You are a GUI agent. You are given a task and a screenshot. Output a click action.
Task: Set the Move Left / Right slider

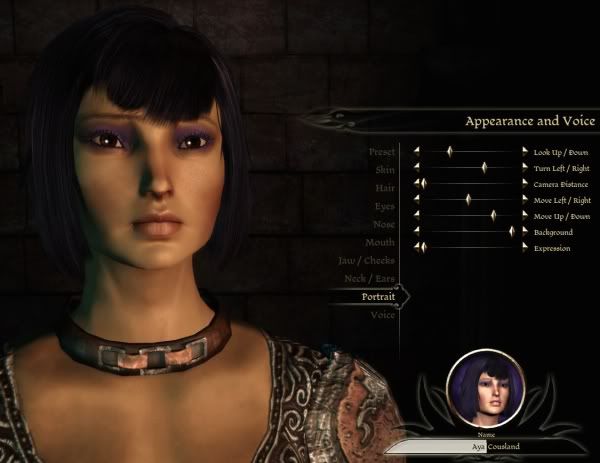point(469,200)
